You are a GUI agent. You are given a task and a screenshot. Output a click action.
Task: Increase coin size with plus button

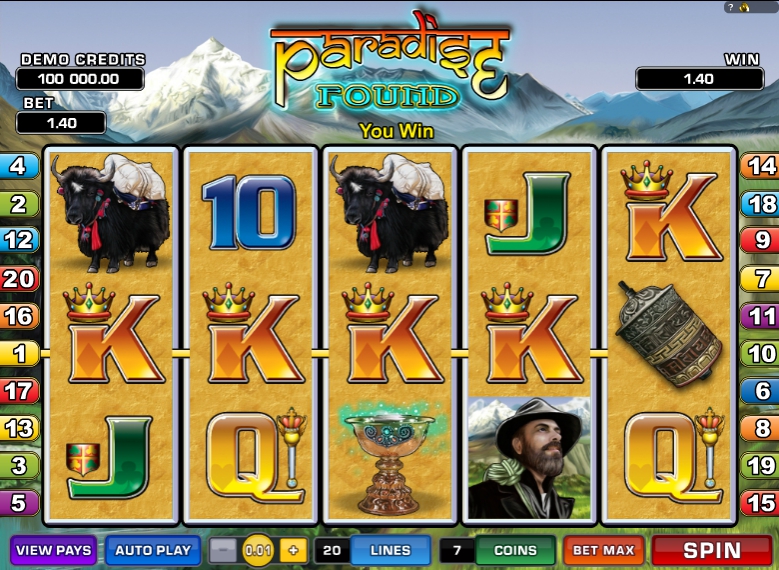293,550
